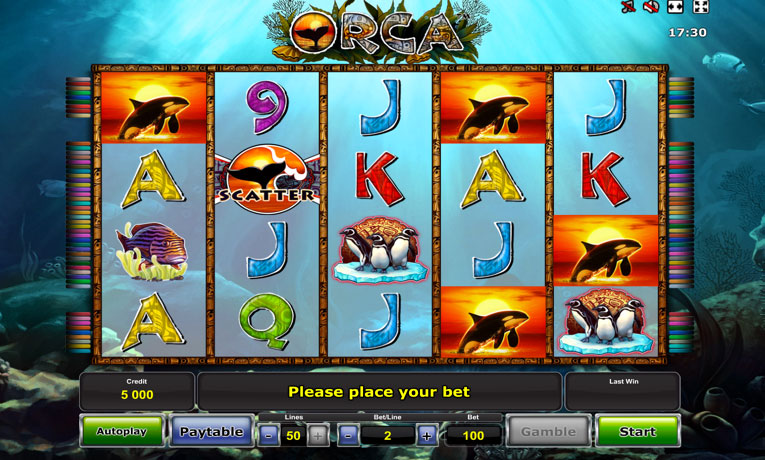Image resolution: width=765 pixels, height=460 pixels.
Task: Toggle the muted speaker sound icon
Action: pos(651,8)
